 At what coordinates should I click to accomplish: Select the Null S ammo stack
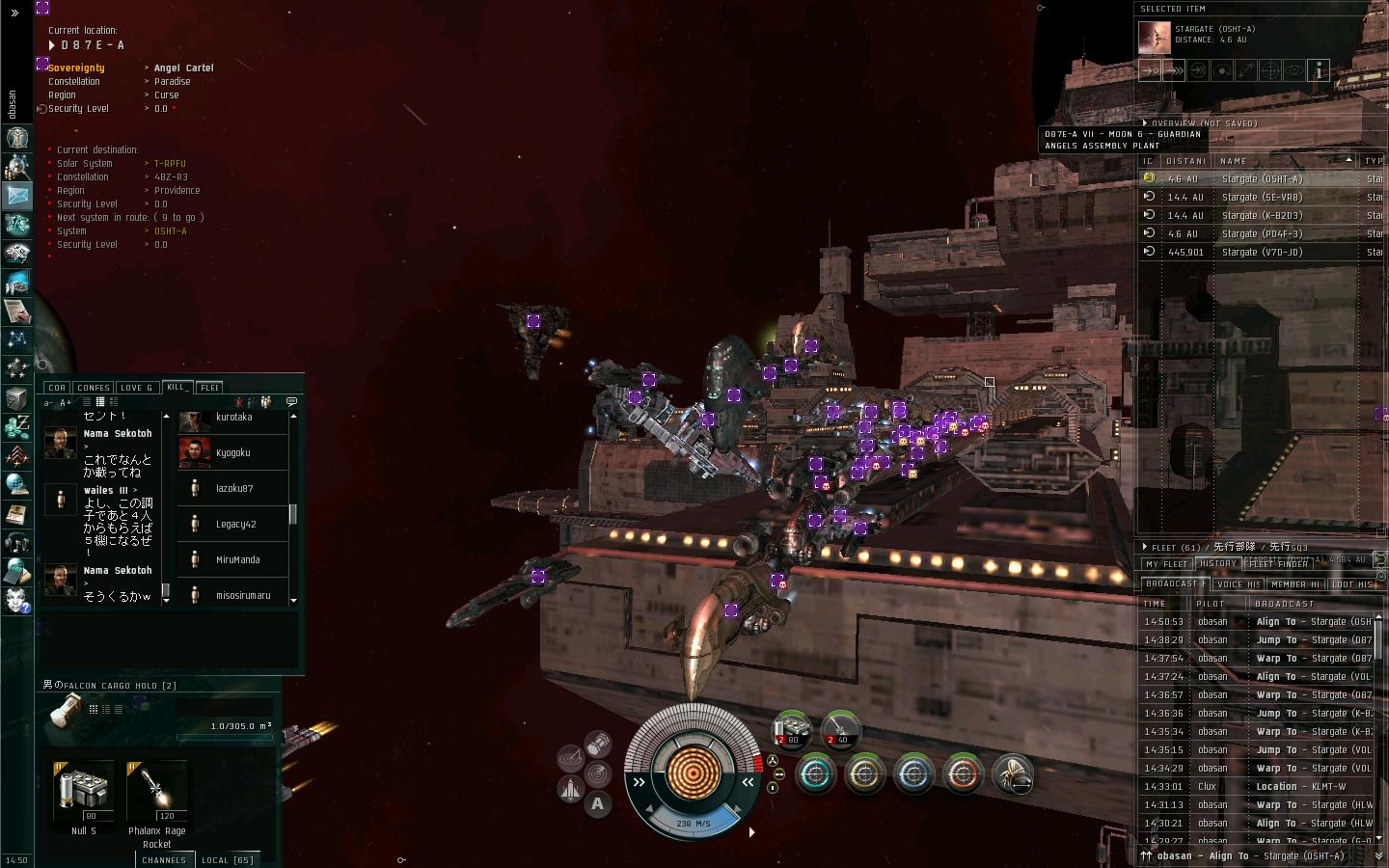[x=85, y=791]
